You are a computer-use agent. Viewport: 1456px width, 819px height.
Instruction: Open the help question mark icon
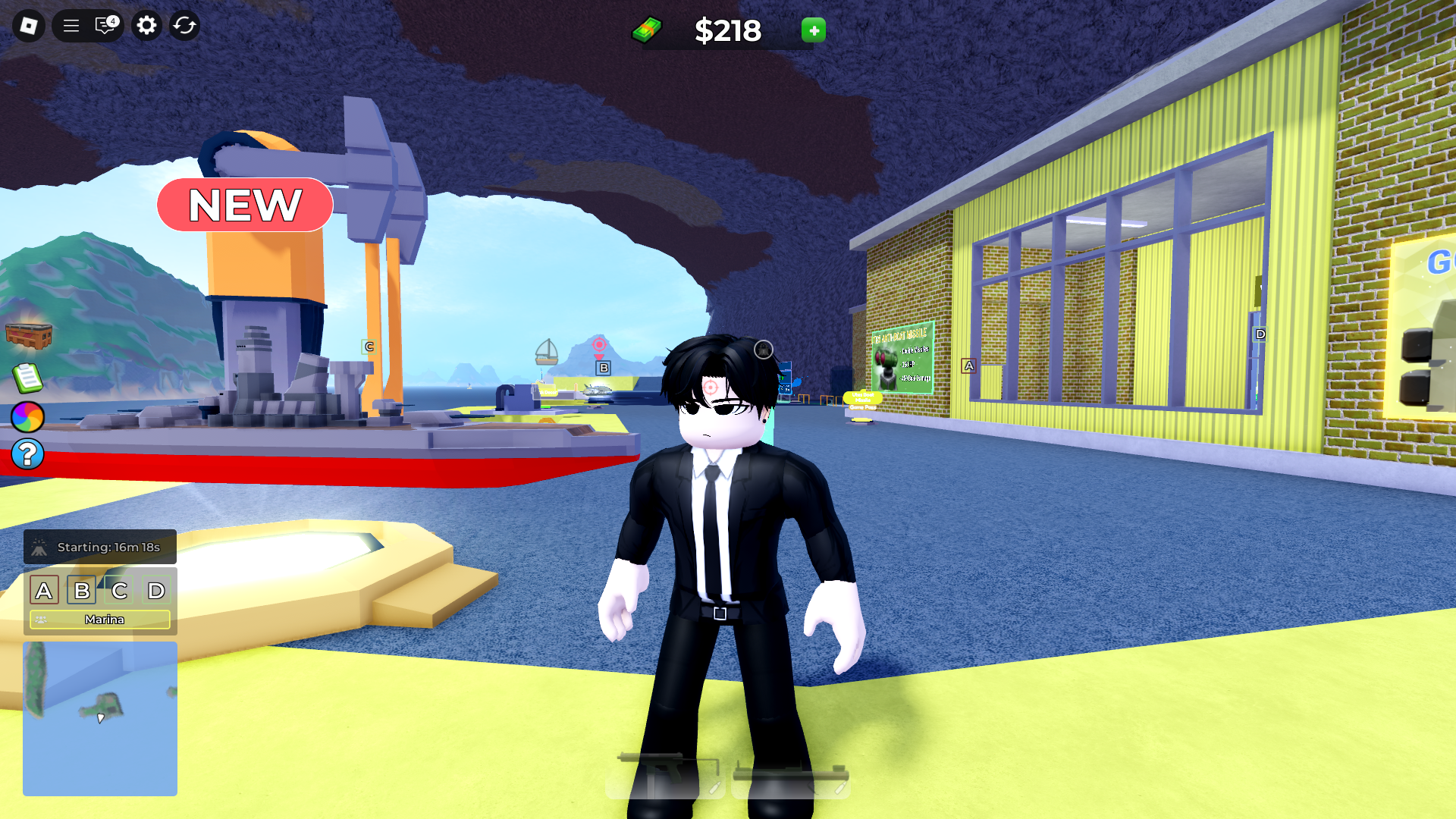[x=27, y=454]
